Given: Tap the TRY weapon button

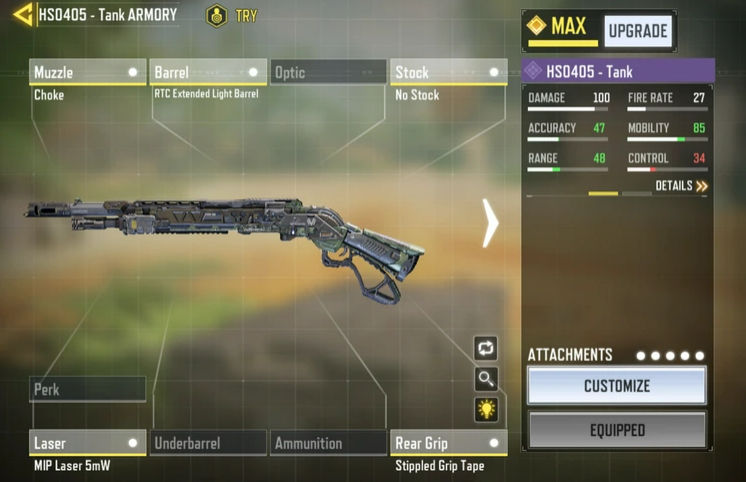Looking at the screenshot, I should coord(231,16).
